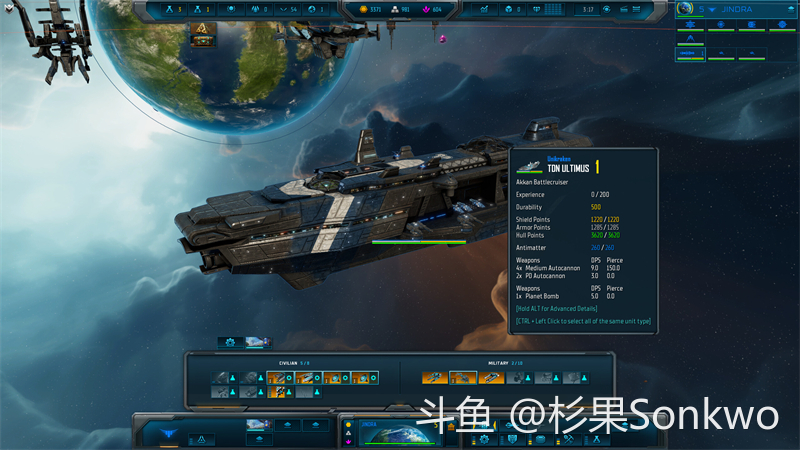
Task: Click the gear upgrade icon in planet panel
Action: (485, 439)
